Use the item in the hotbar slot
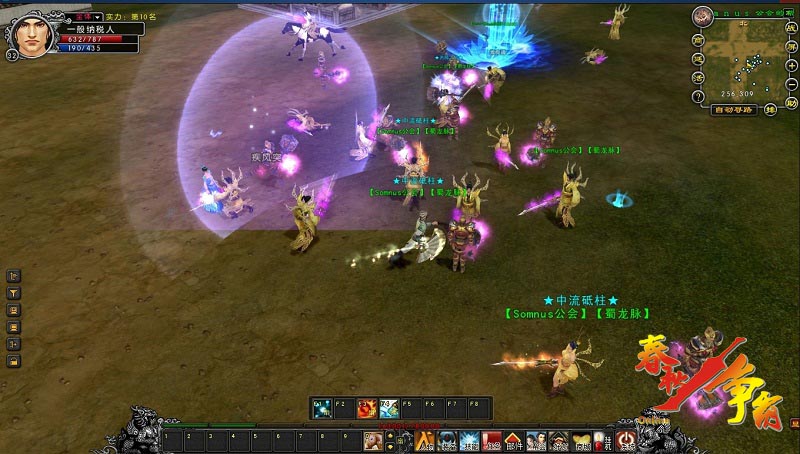 pos(372,440)
